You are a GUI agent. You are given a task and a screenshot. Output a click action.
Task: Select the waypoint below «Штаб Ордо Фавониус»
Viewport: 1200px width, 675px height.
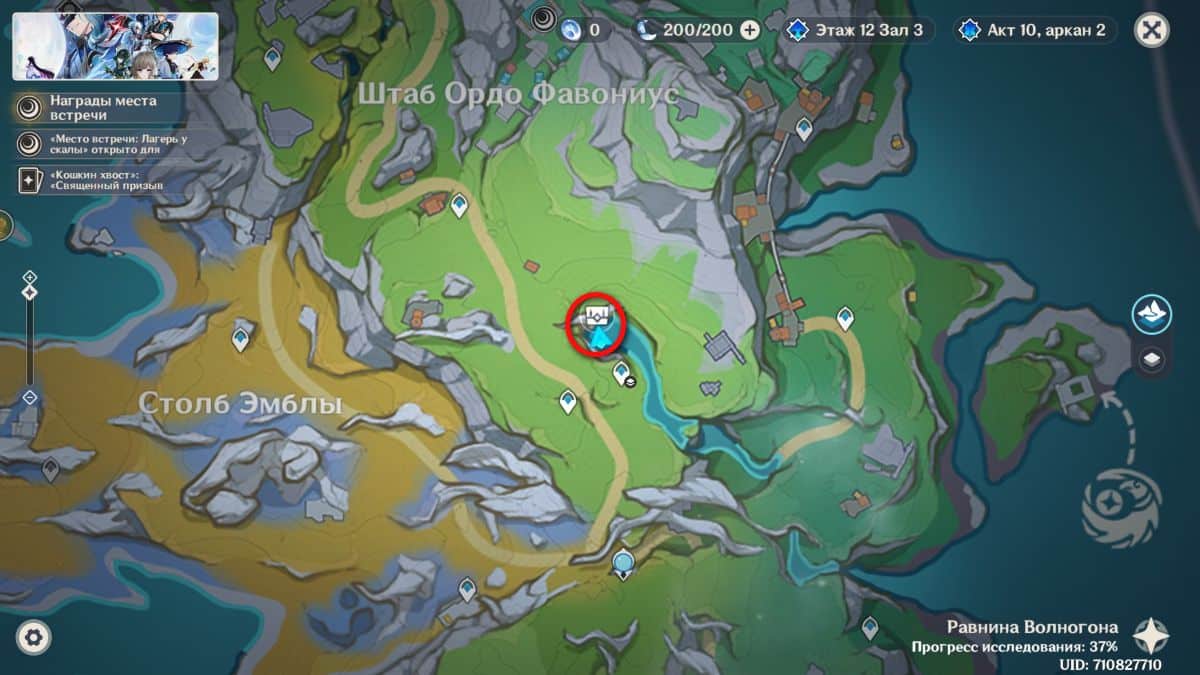pos(459,206)
